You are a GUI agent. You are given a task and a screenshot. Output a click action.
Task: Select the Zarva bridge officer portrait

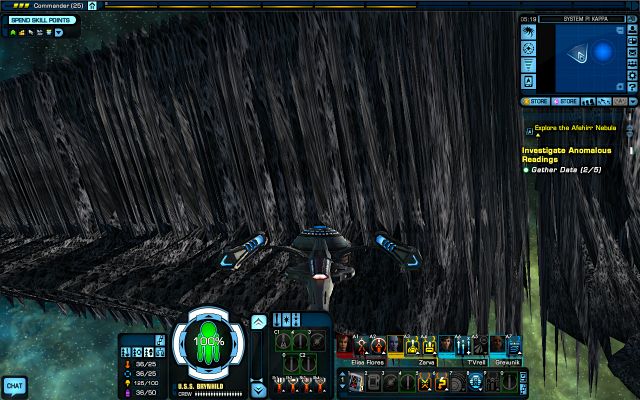point(394,344)
